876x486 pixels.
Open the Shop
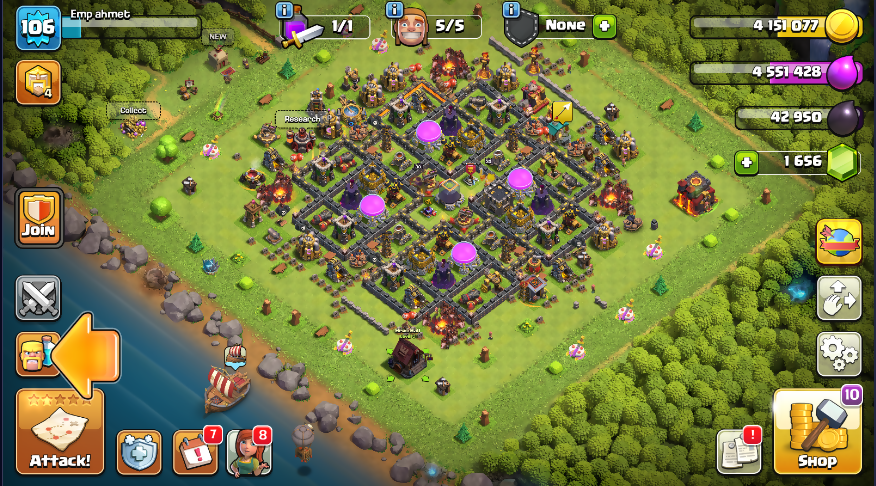coord(817,431)
